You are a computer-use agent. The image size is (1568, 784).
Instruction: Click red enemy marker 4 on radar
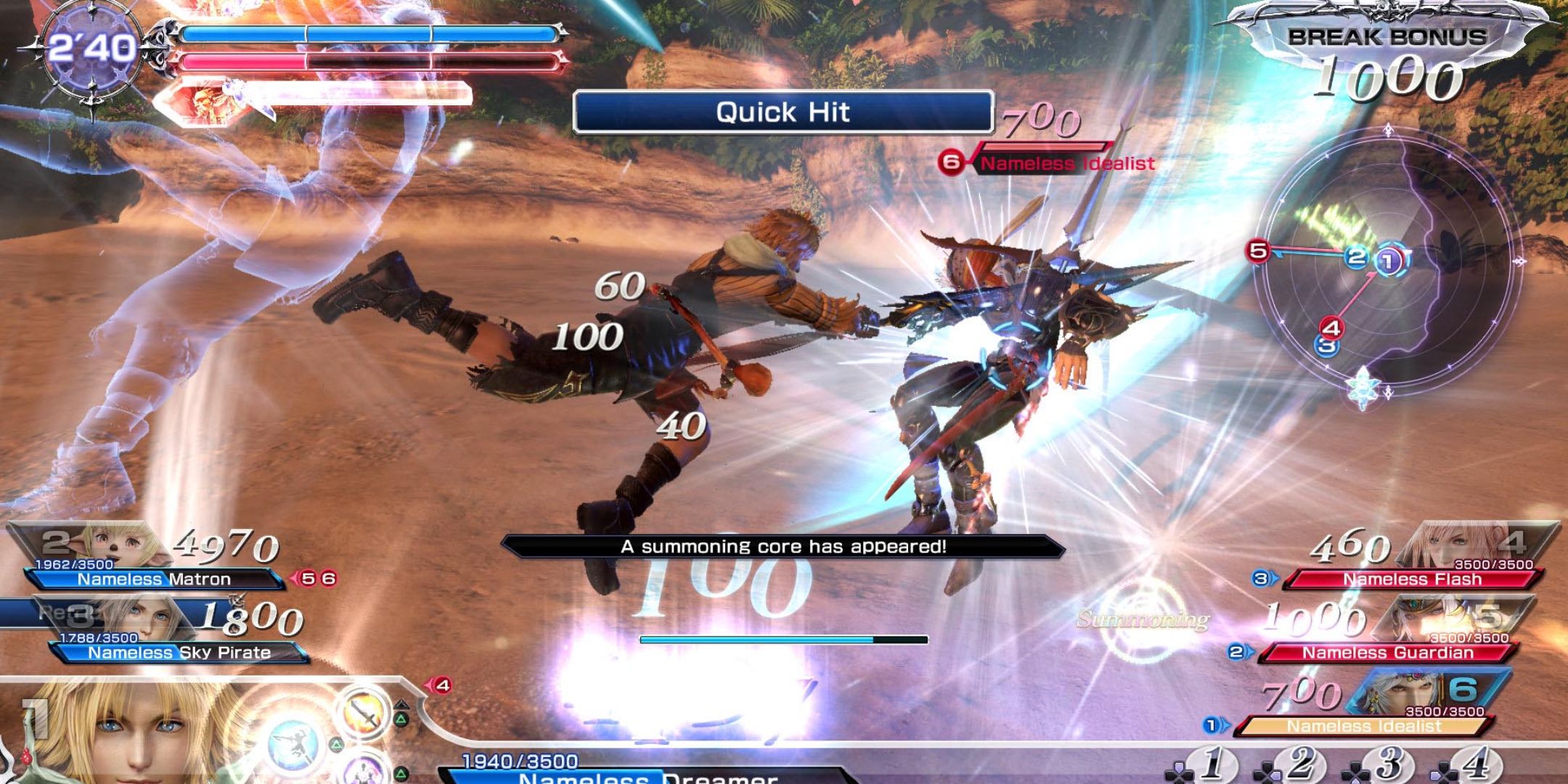coord(1331,327)
